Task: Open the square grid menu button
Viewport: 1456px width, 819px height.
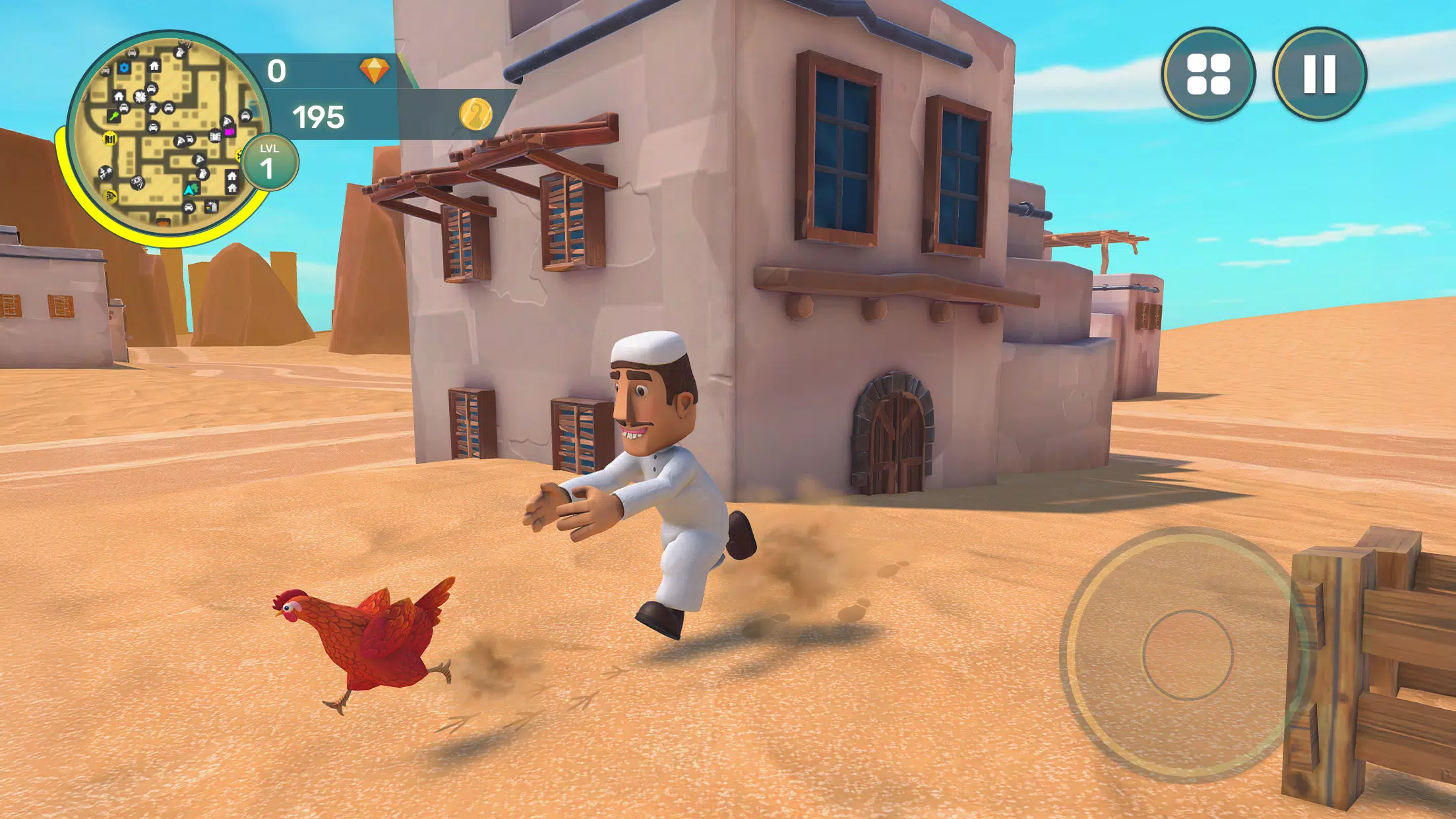Action: (x=1208, y=73)
